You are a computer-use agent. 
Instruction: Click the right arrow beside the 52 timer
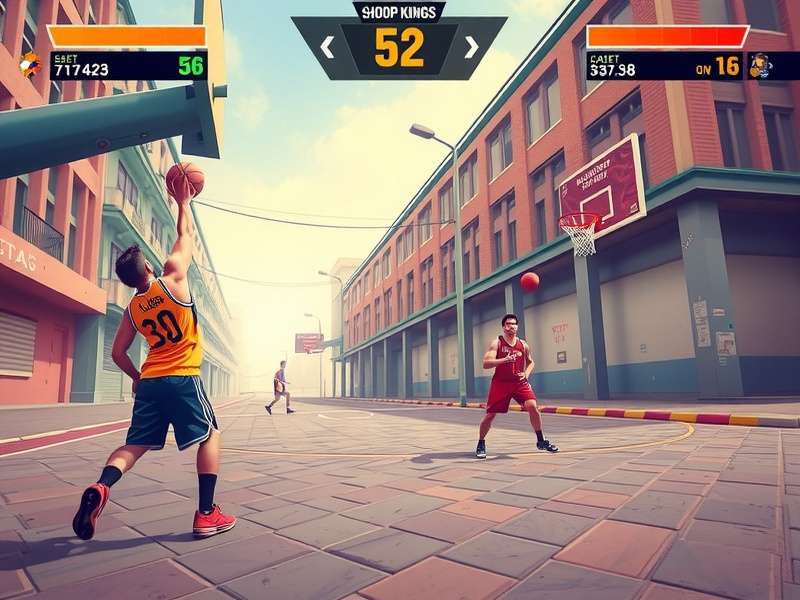coord(471,46)
